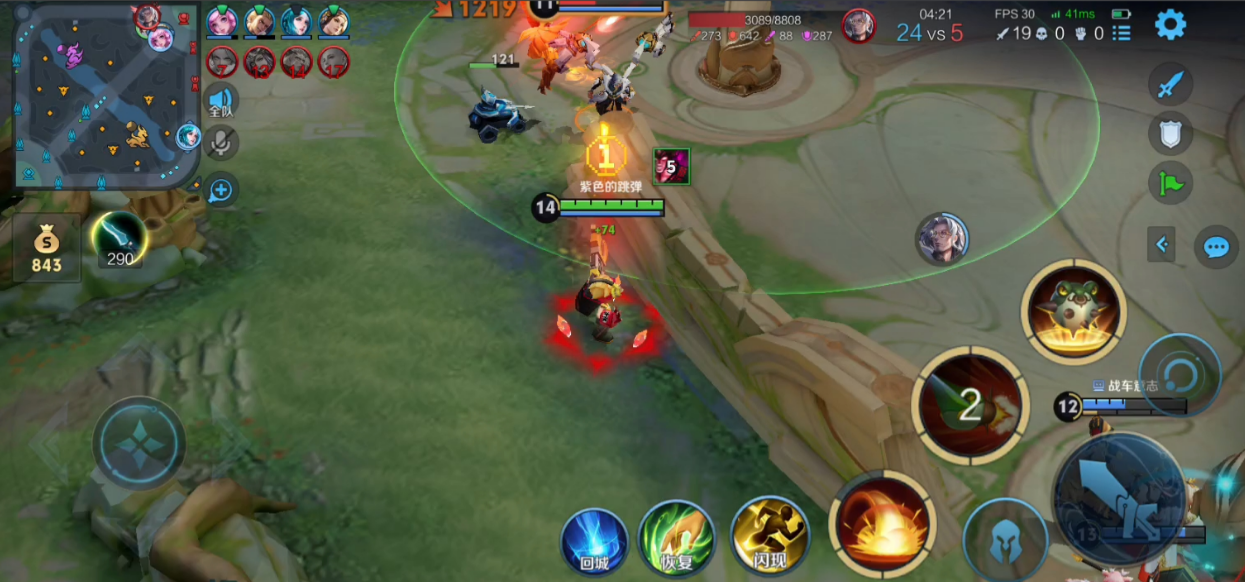This screenshot has height=582, width=1245.
Task: Send the shield retreat signal
Action: coord(1170,133)
